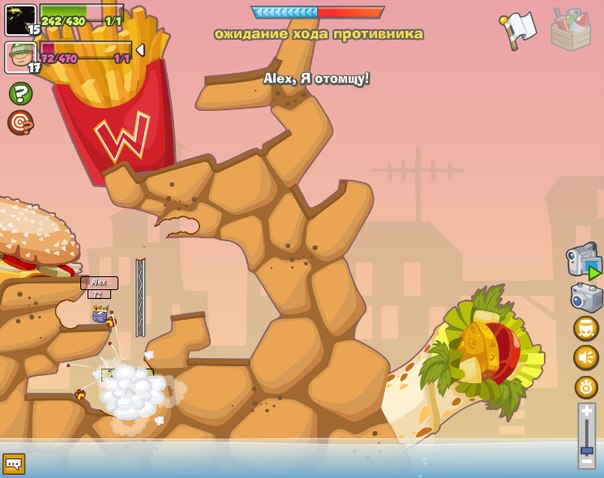Toggle sound with the speaker button
The image size is (604, 478).
tap(585, 357)
